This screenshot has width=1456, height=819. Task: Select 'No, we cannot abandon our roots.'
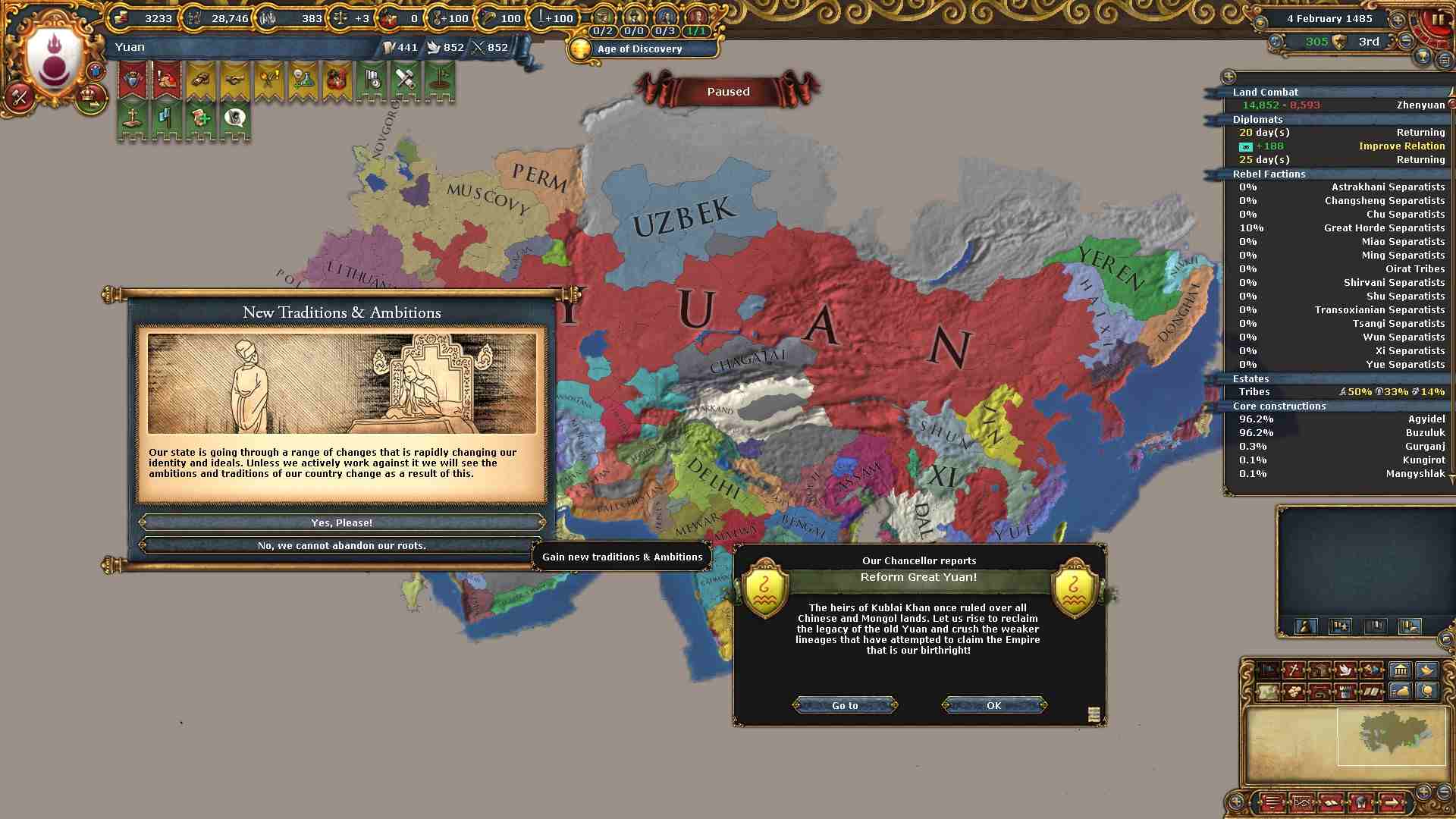pyautogui.click(x=341, y=545)
